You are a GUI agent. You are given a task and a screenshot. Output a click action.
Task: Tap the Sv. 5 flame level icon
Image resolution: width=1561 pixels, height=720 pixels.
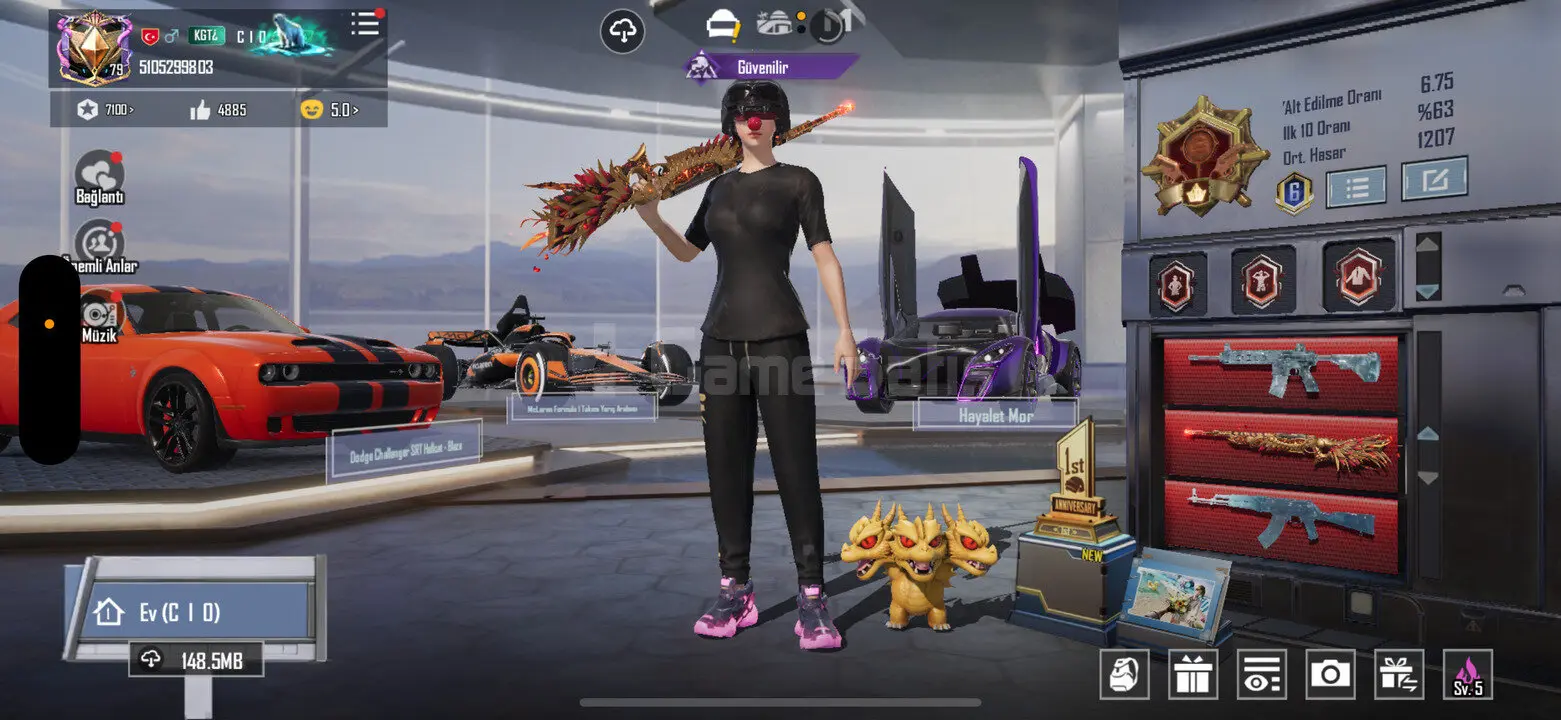[1468, 674]
